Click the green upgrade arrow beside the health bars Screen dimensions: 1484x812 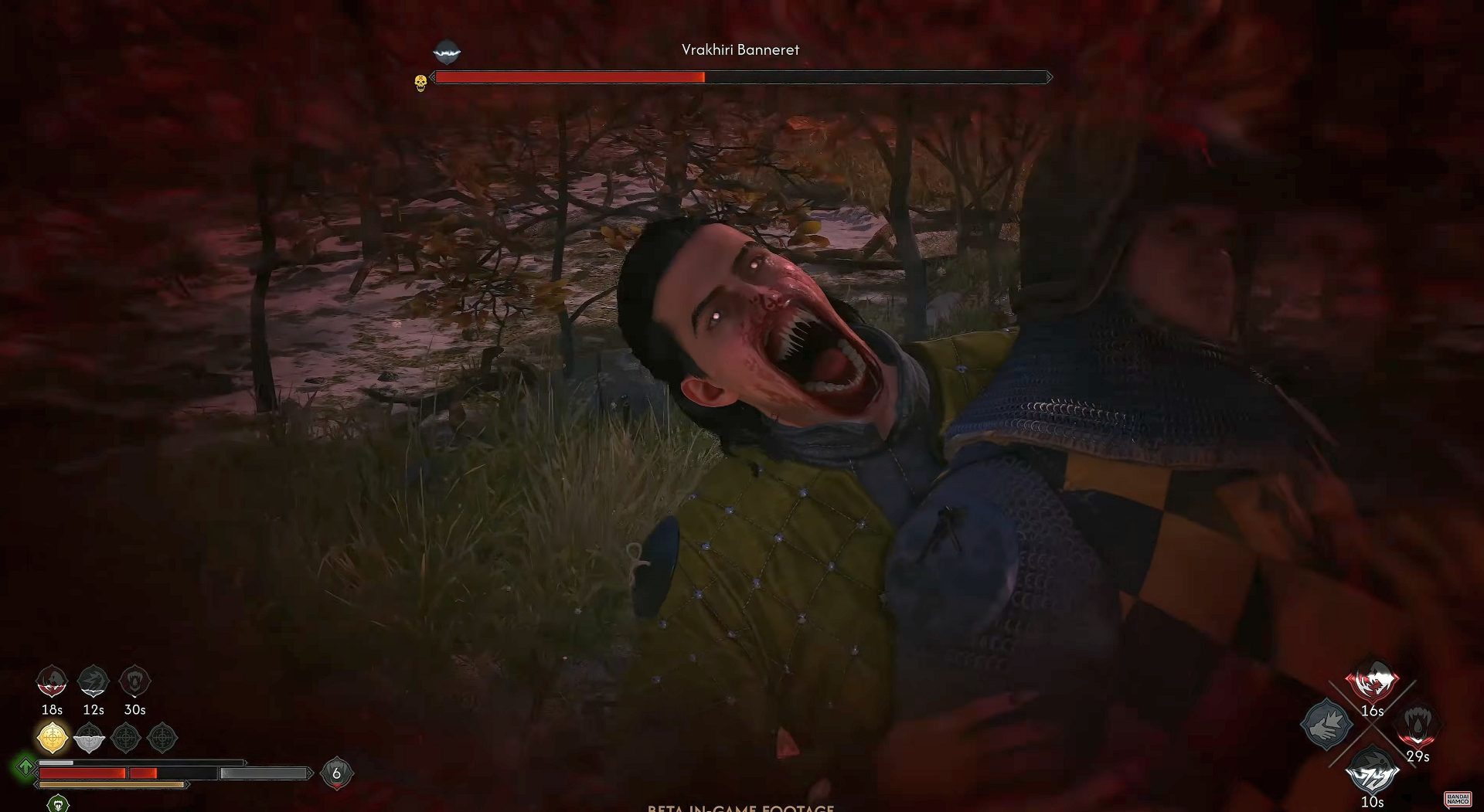[x=26, y=766]
